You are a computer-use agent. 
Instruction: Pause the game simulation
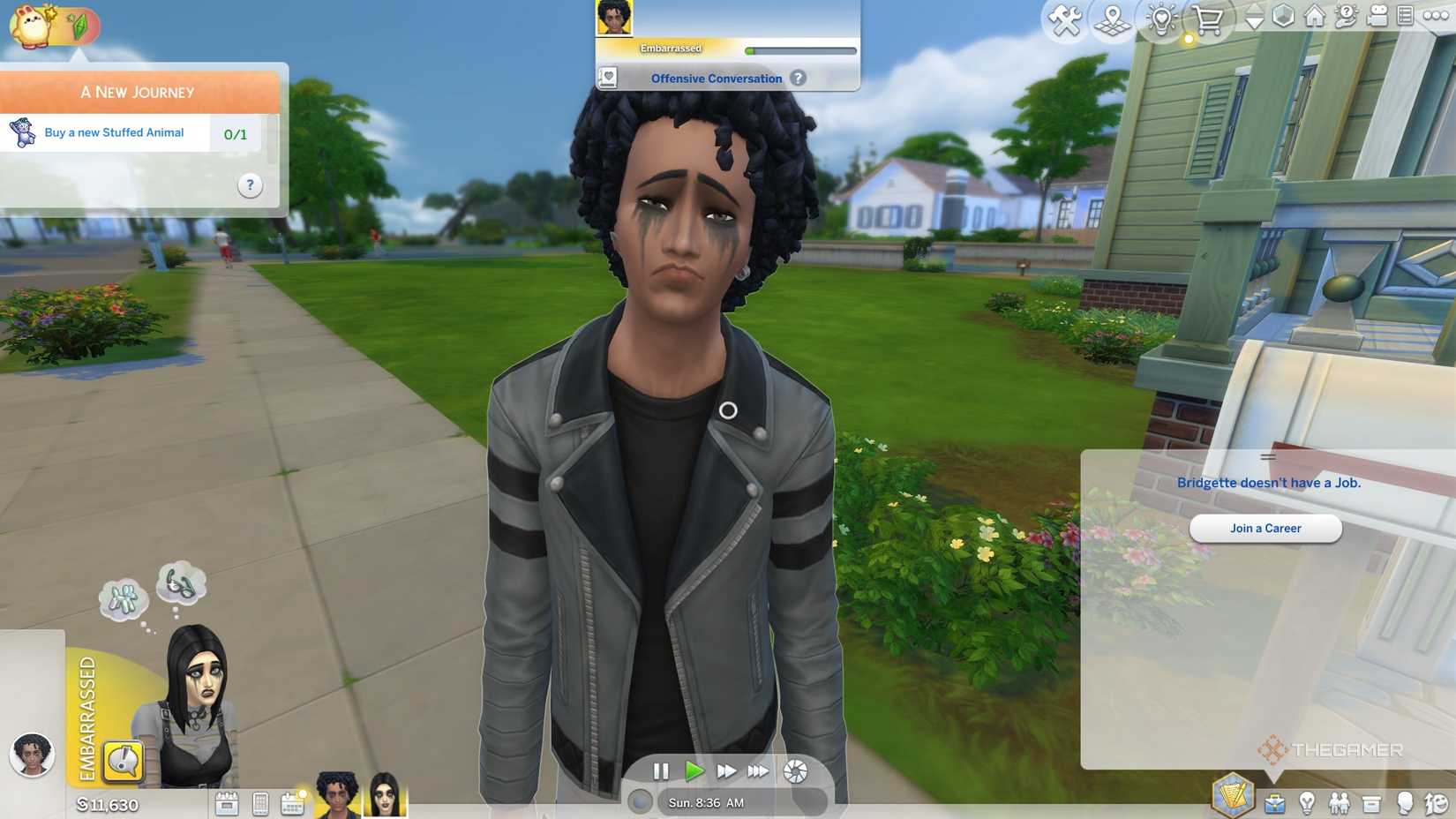tap(662, 771)
